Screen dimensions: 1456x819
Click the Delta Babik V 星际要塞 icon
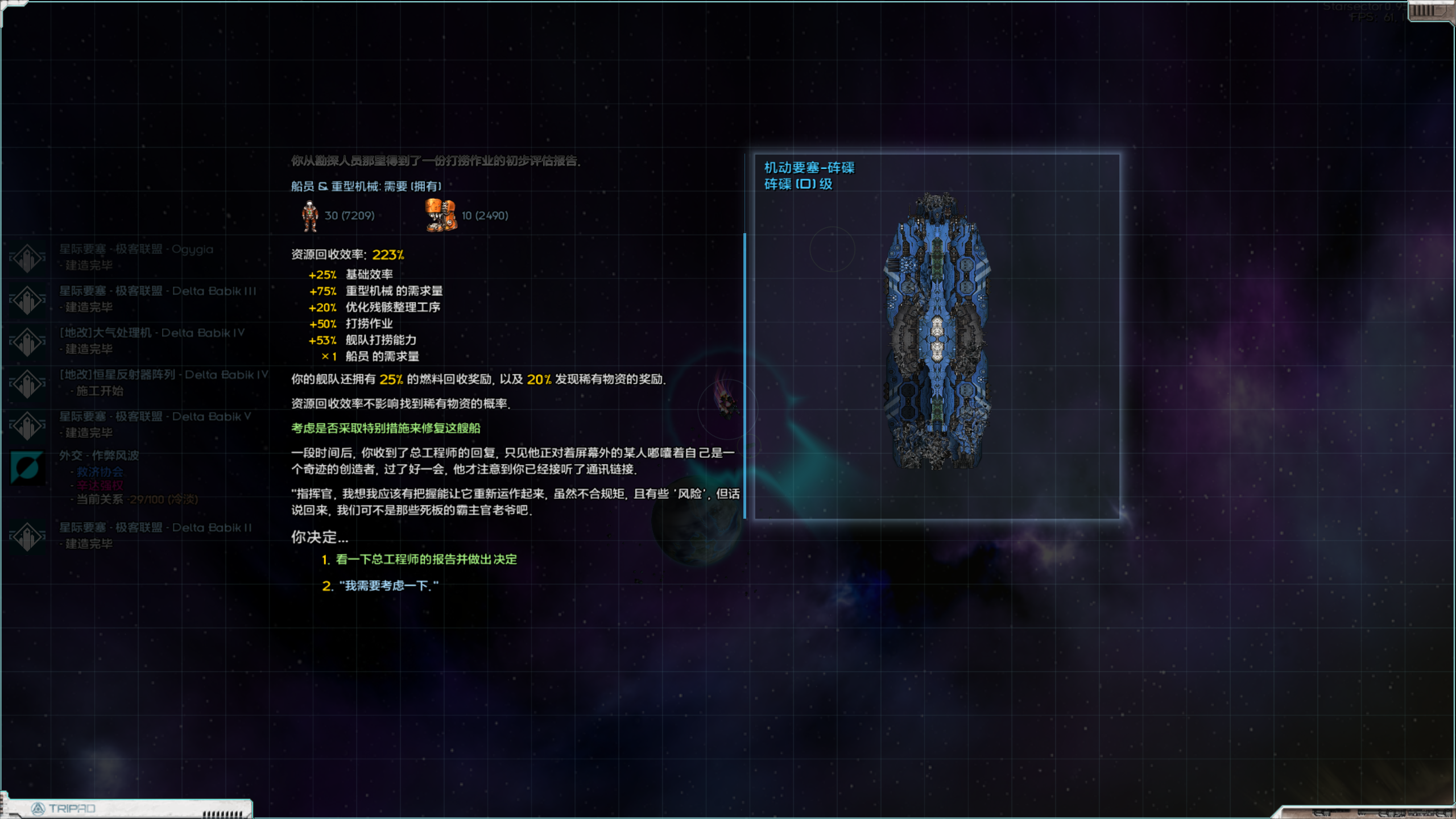pyautogui.click(x=27, y=423)
